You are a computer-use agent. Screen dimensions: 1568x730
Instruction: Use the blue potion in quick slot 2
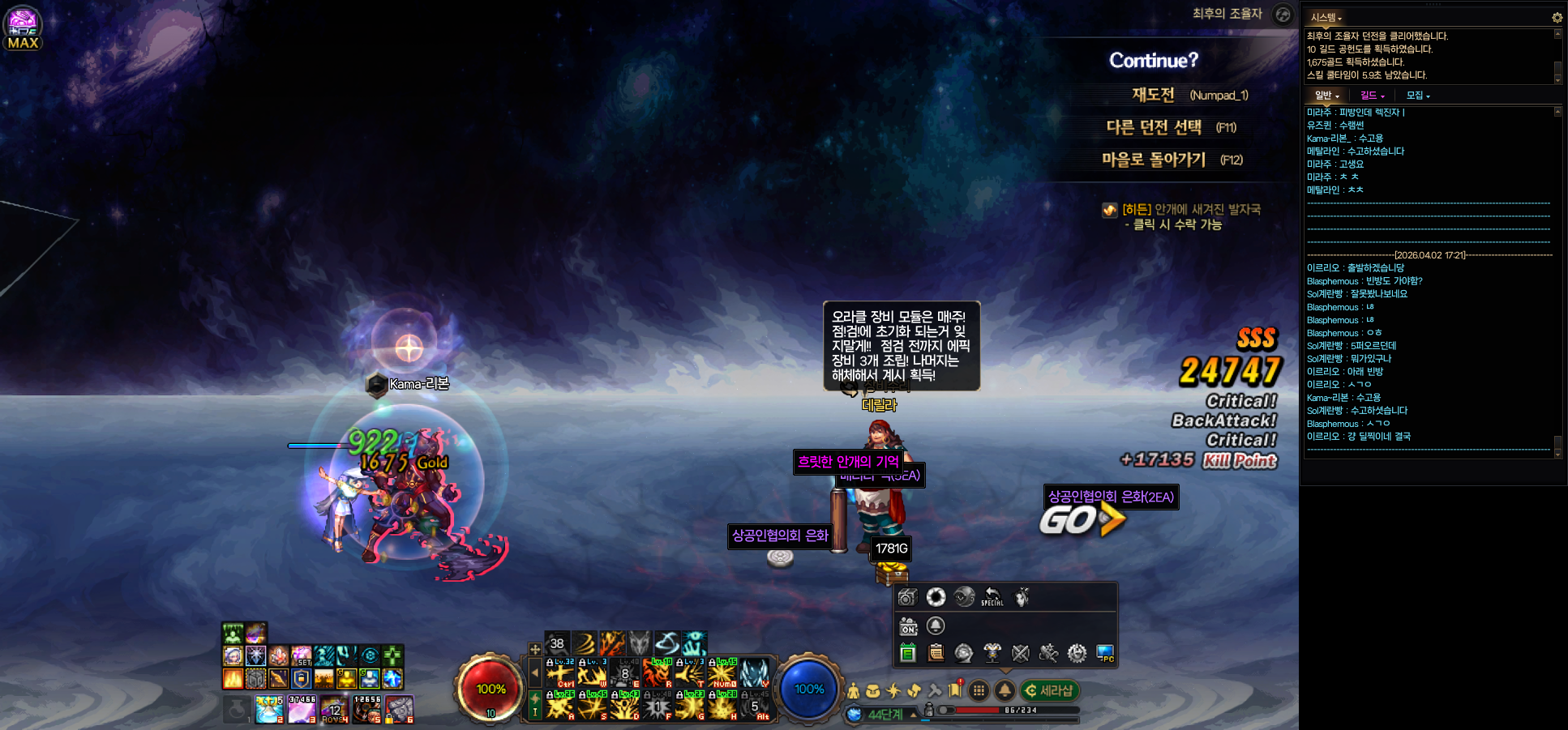click(269, 709)
